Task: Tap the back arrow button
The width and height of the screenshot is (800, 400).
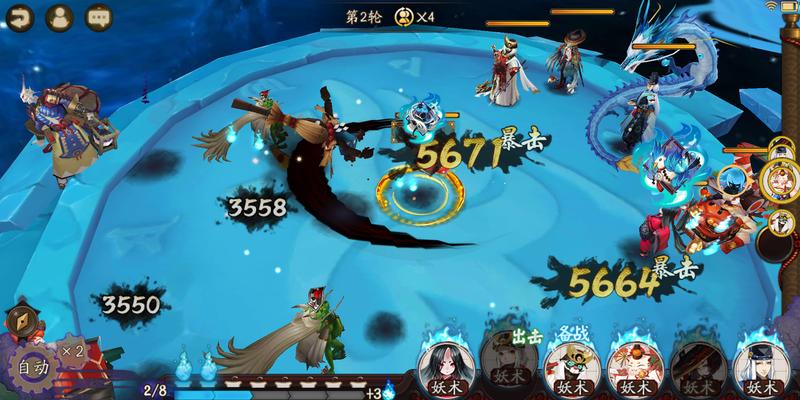Action: (x=21, y=17)
